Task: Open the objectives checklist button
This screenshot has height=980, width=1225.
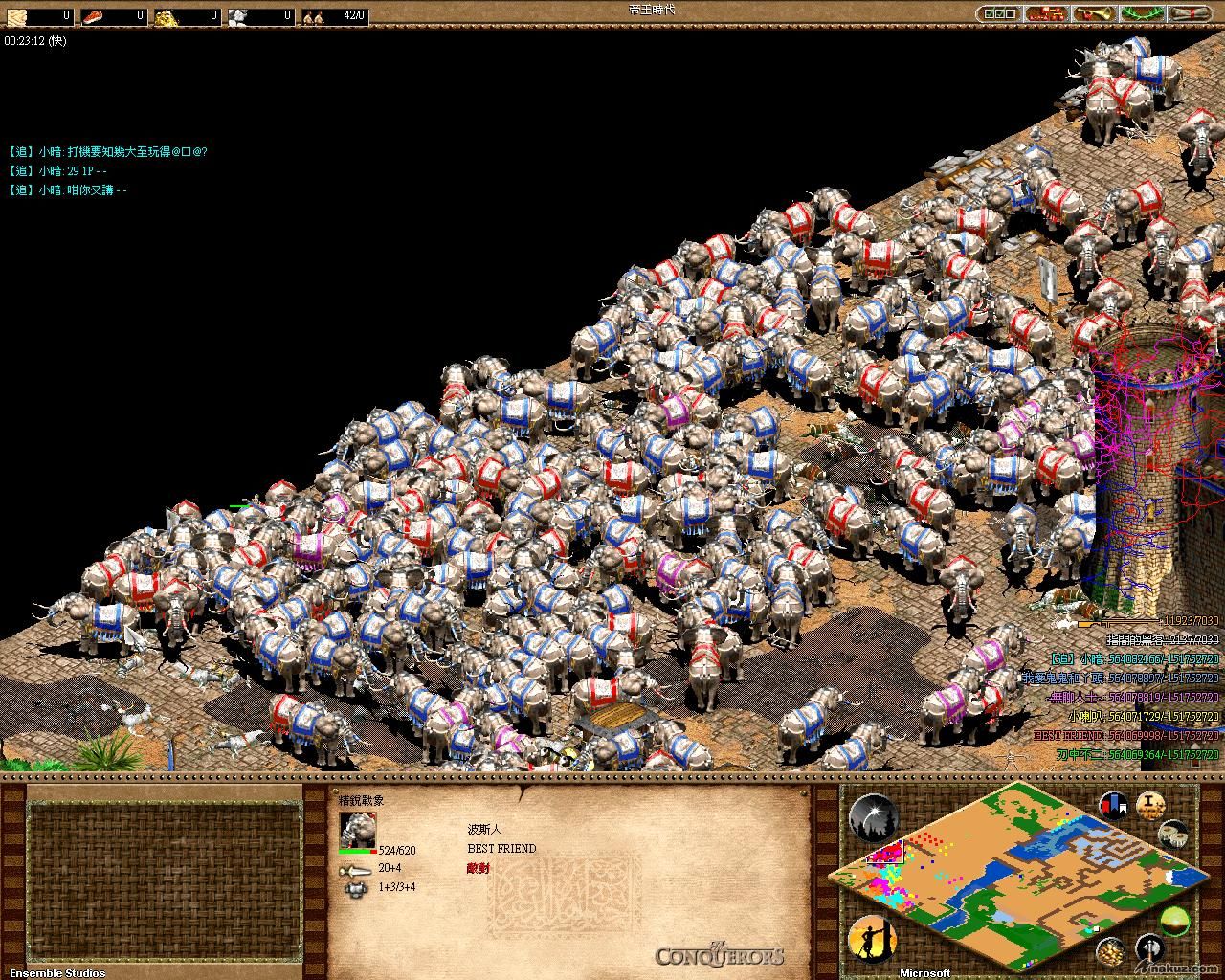Action: (999, 14)
